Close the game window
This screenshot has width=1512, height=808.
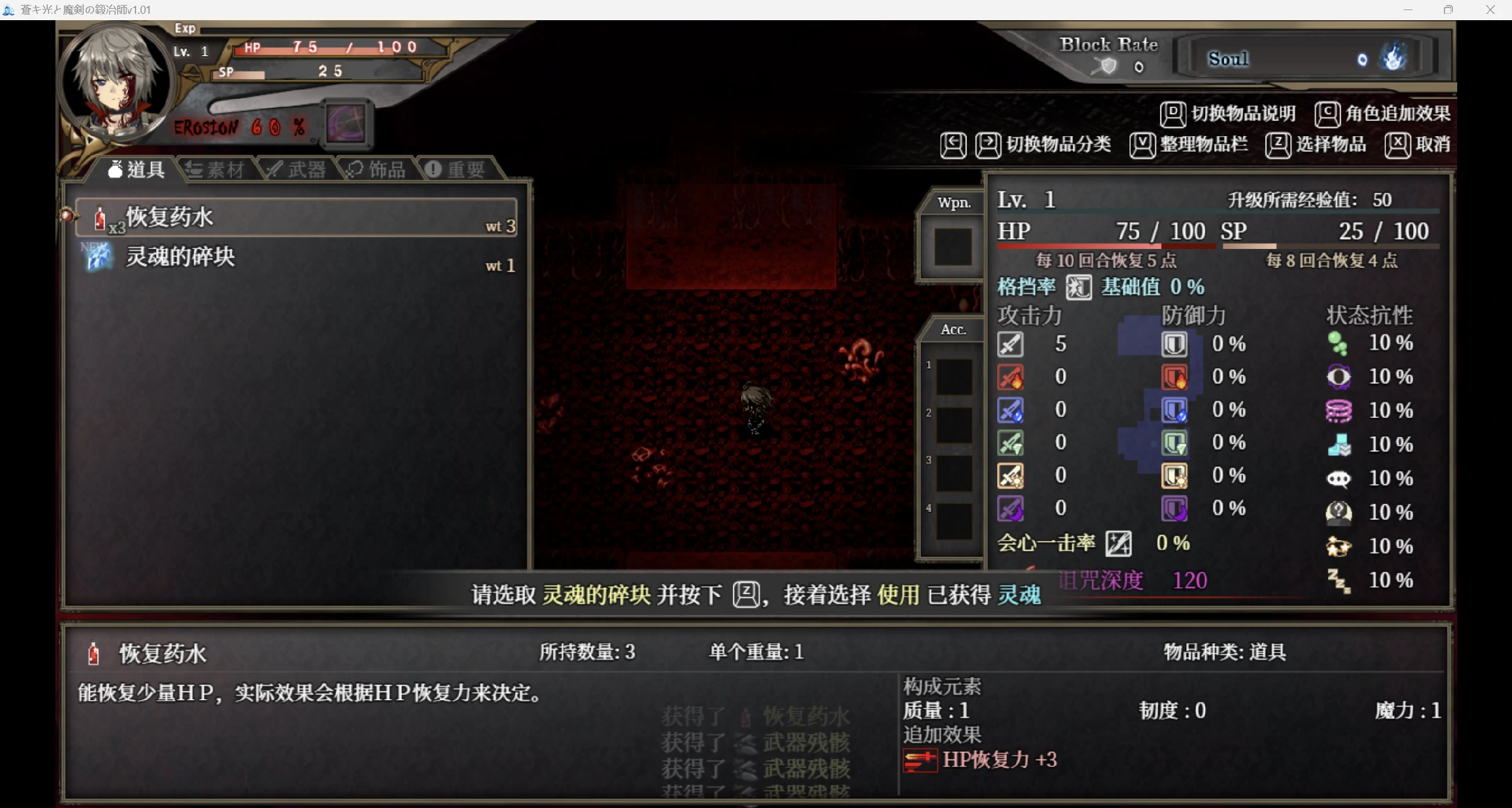[x=1490, y=10]
